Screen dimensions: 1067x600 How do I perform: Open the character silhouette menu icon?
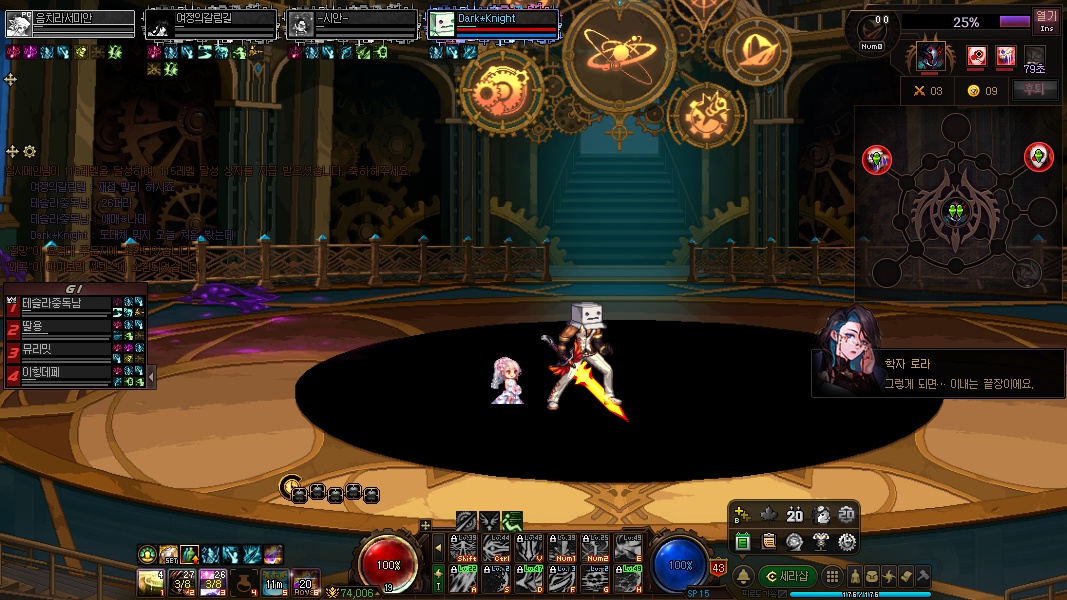[x=855, y=576]
